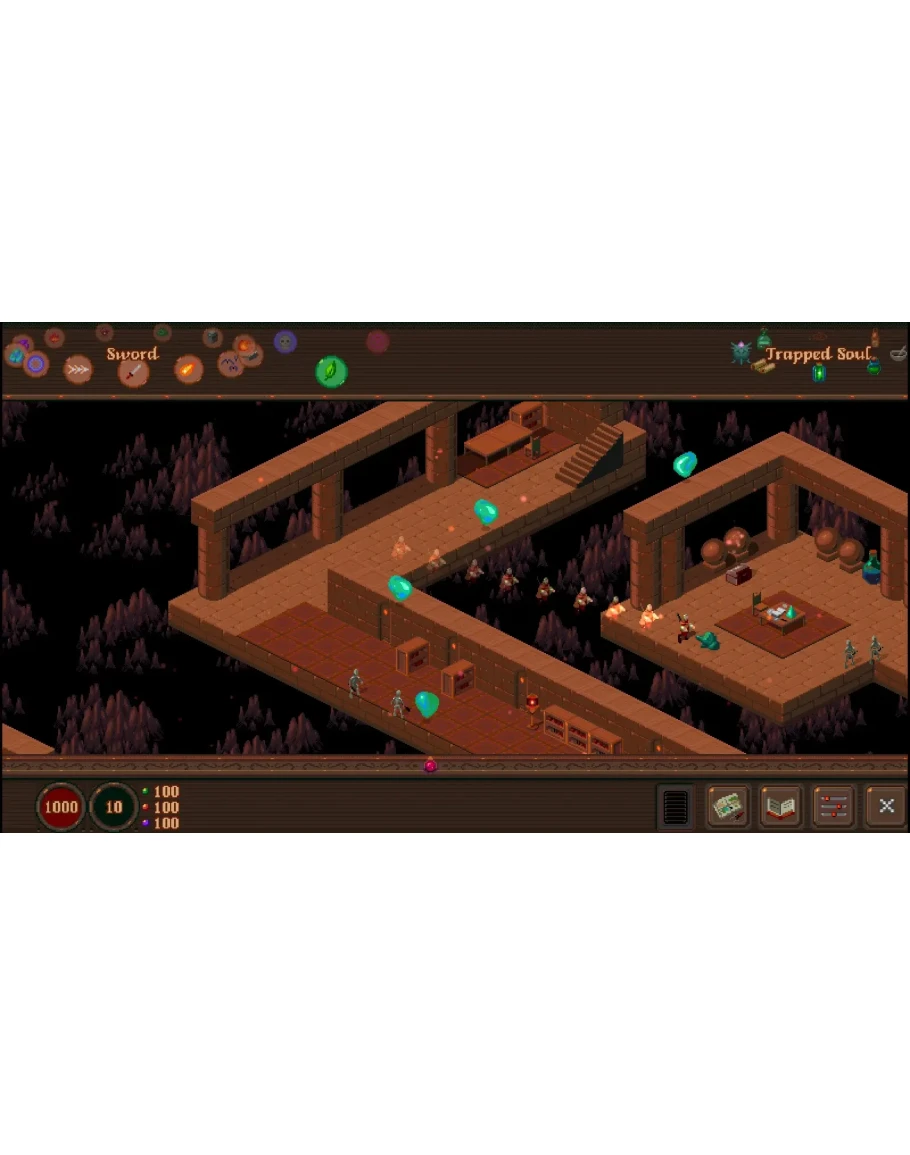Open the journal book button
This screenshot has height=1155, width=910.
click(x=781, y=807)
